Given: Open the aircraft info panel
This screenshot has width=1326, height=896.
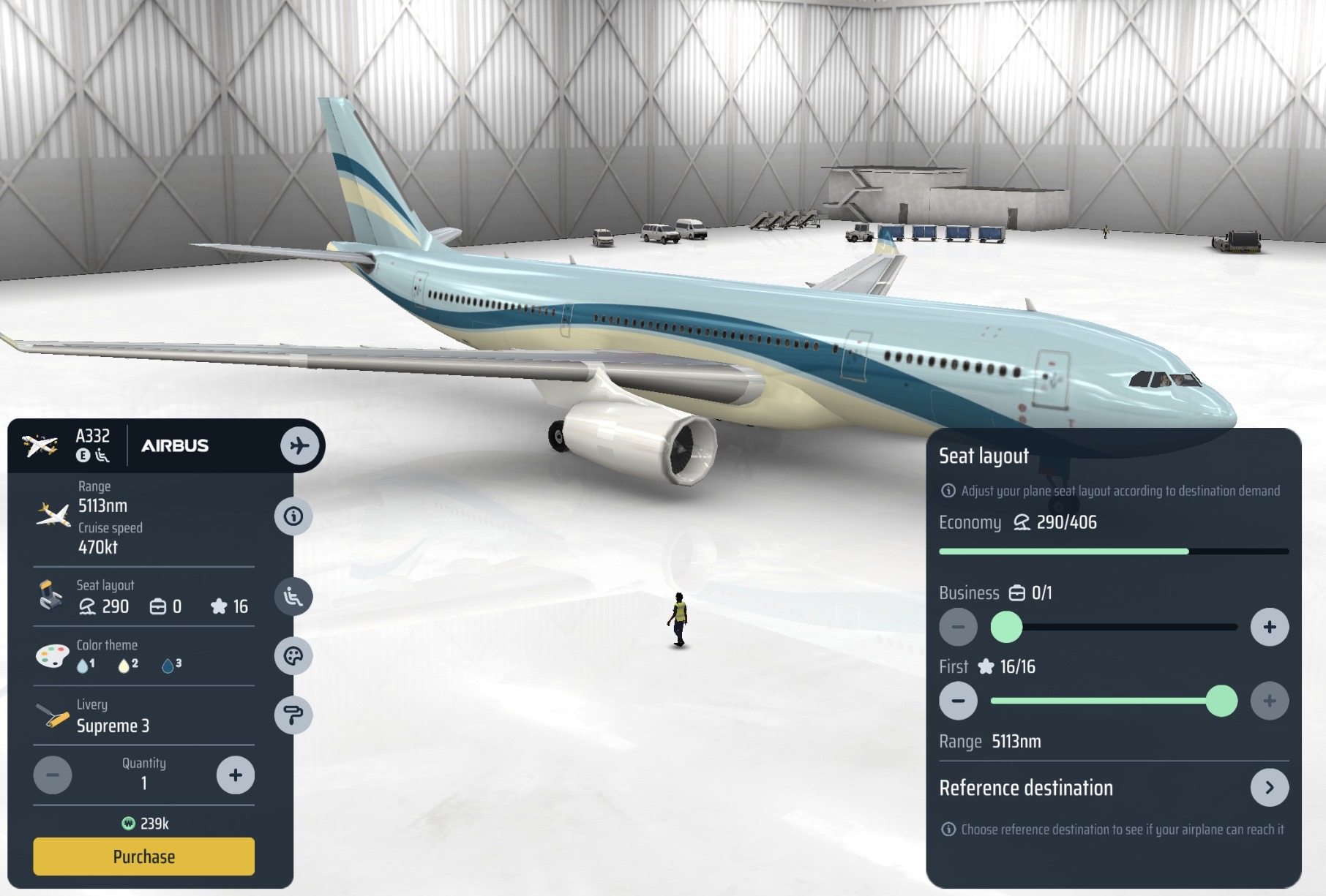Looking at the screenshot, I should 293,516.
